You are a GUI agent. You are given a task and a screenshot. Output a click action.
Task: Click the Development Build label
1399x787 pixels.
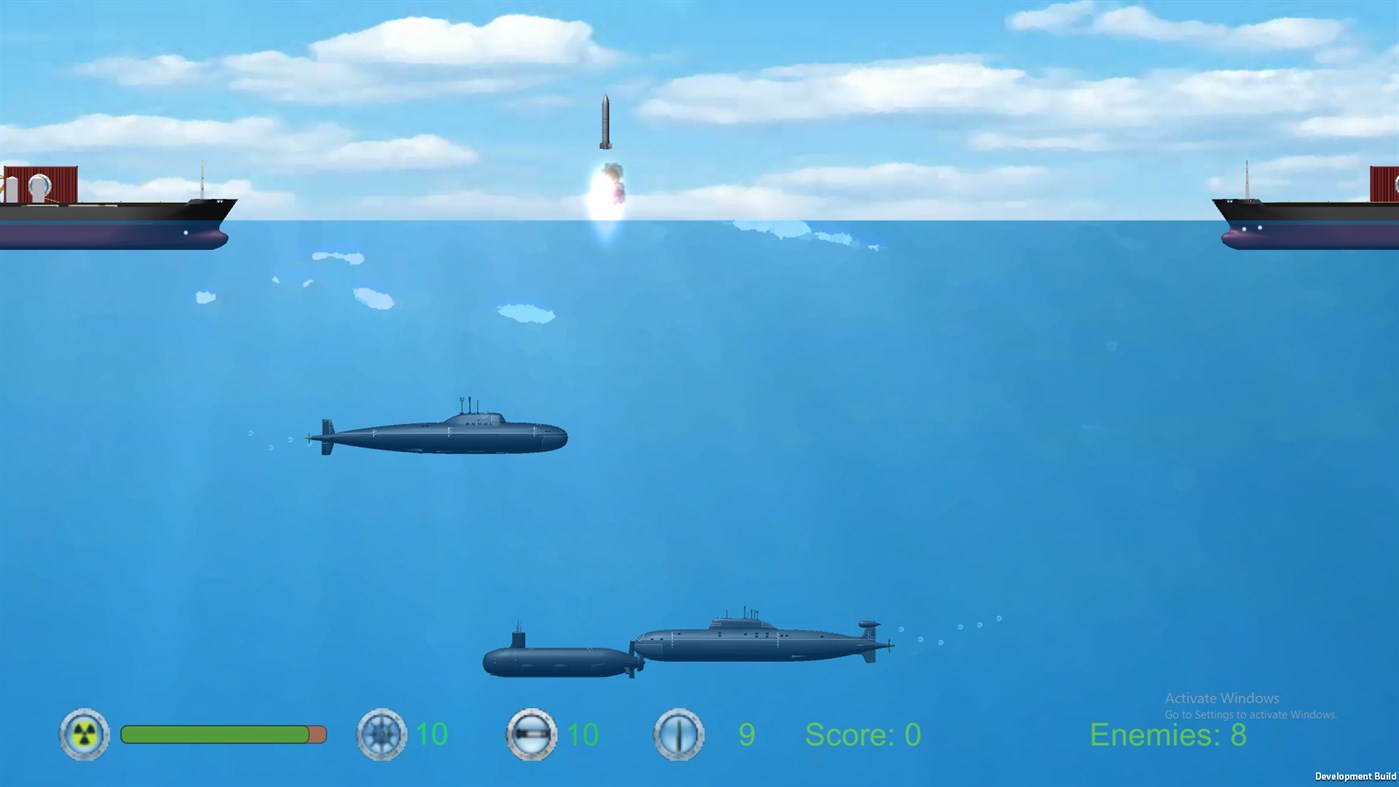click(1354, 776)
